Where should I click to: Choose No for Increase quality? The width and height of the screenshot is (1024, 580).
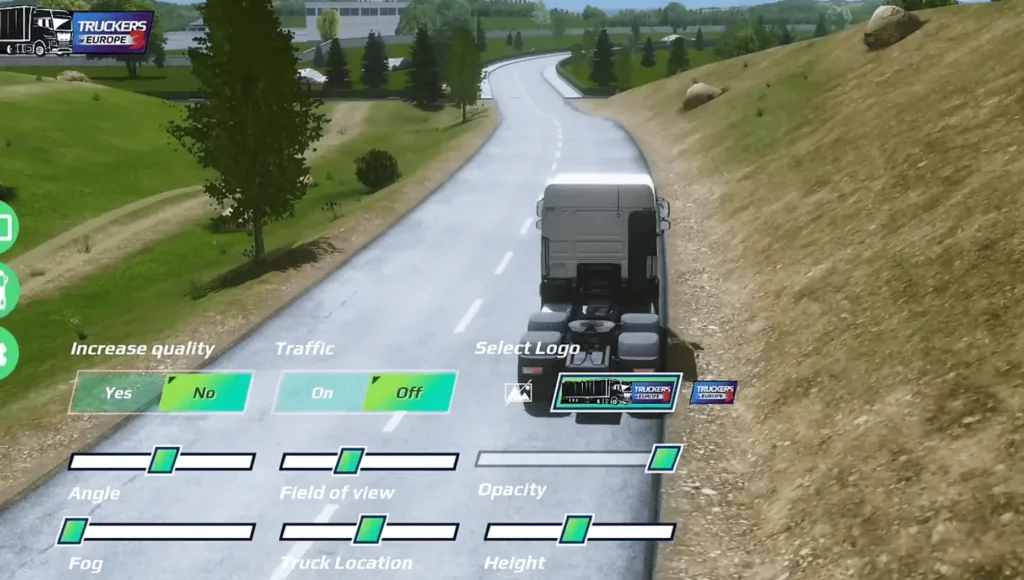tap(204, 393)
